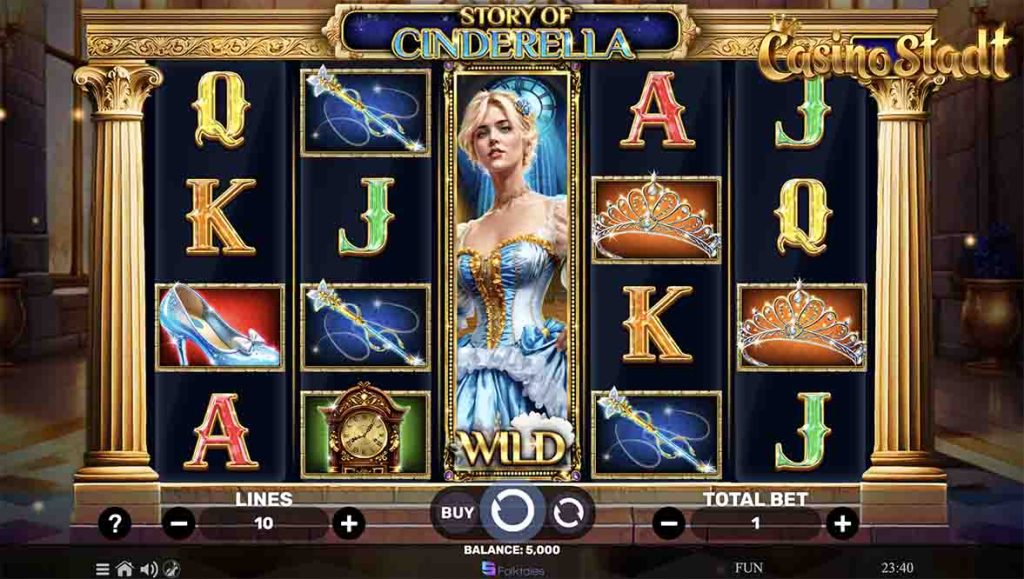The width and height of the screenshot is (1024, 579).
Task: Toggle the sound speaker icon
Action: [x=148, y=569]
